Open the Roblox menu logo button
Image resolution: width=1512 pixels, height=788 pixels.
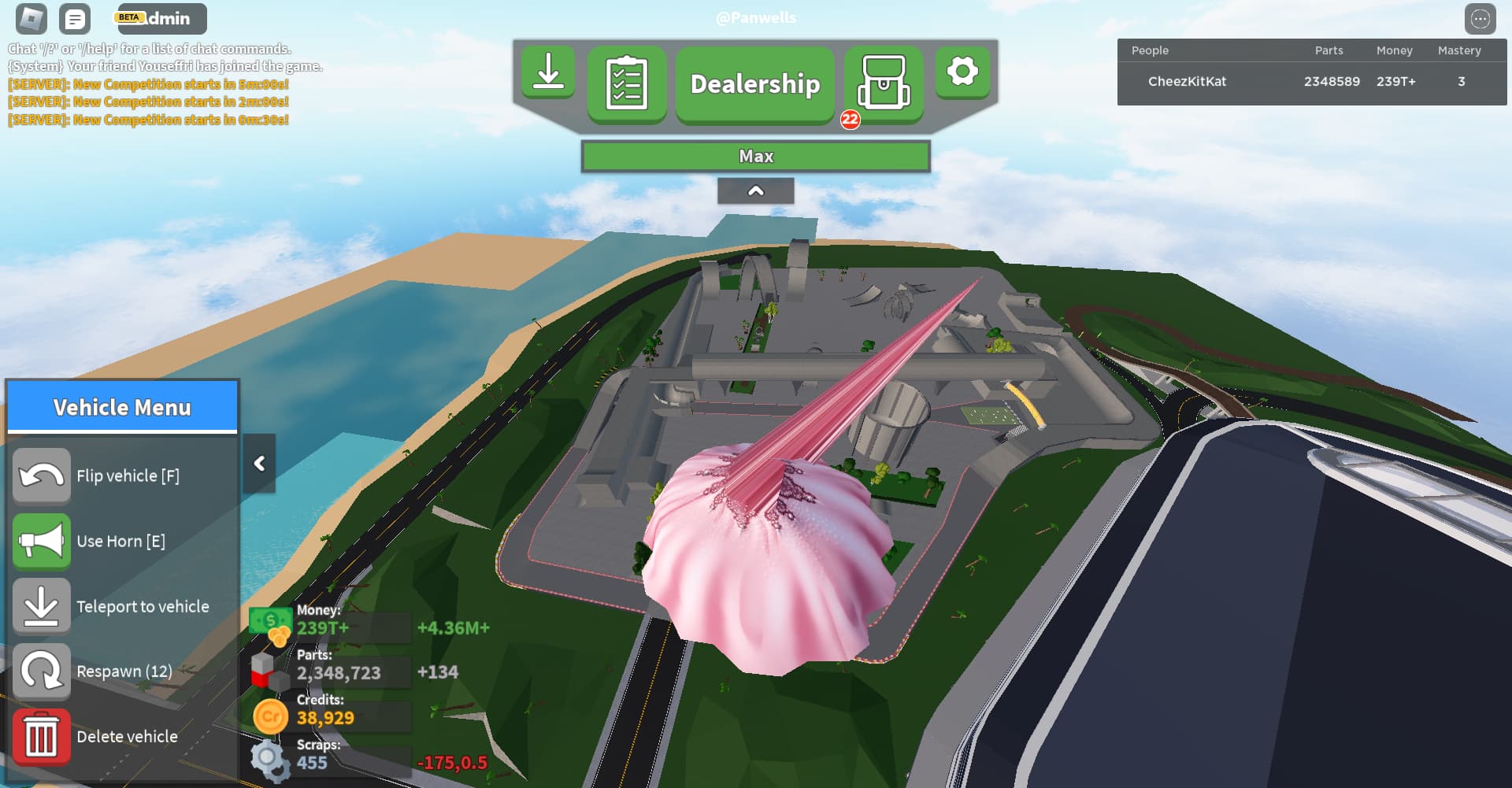coord(31,19)
